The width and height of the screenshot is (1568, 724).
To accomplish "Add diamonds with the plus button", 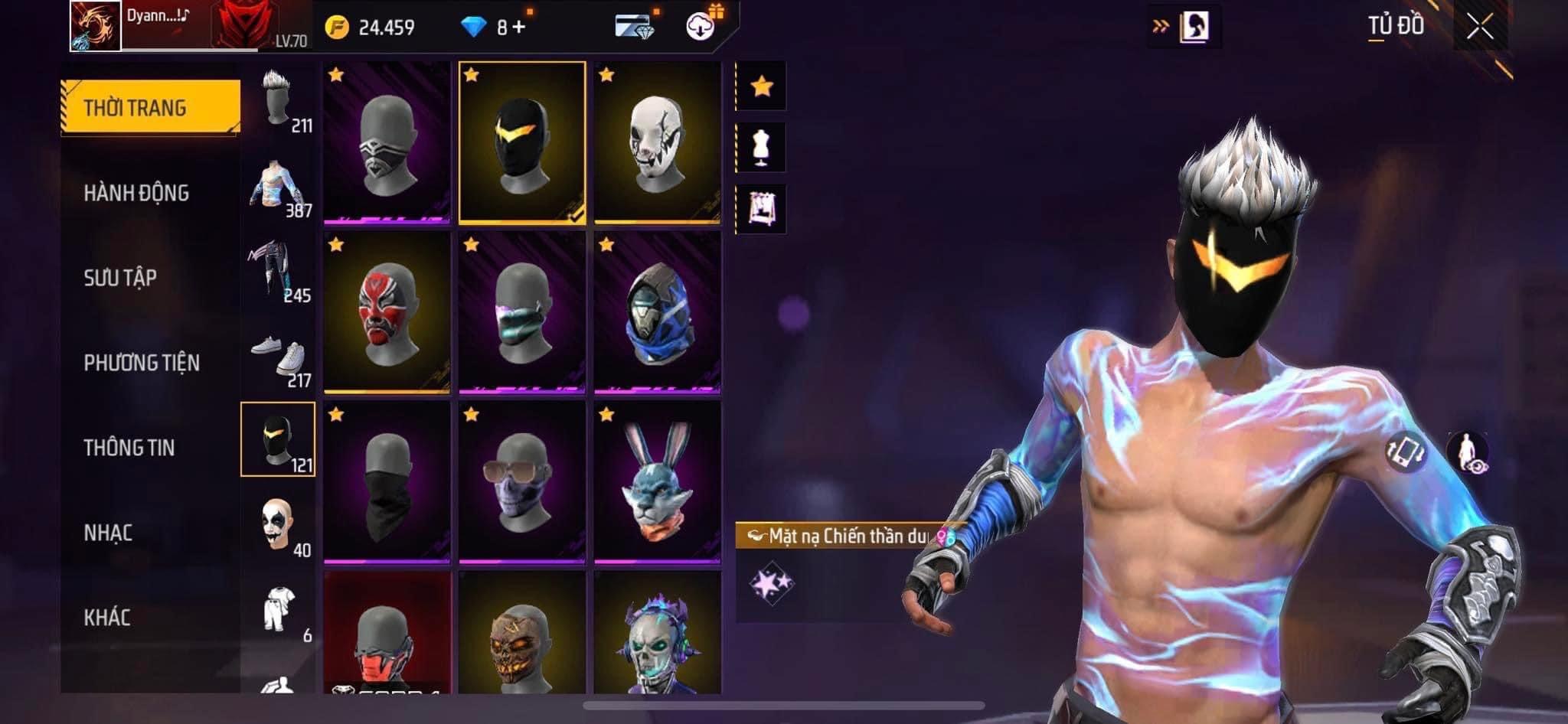I will coord(519,28).
